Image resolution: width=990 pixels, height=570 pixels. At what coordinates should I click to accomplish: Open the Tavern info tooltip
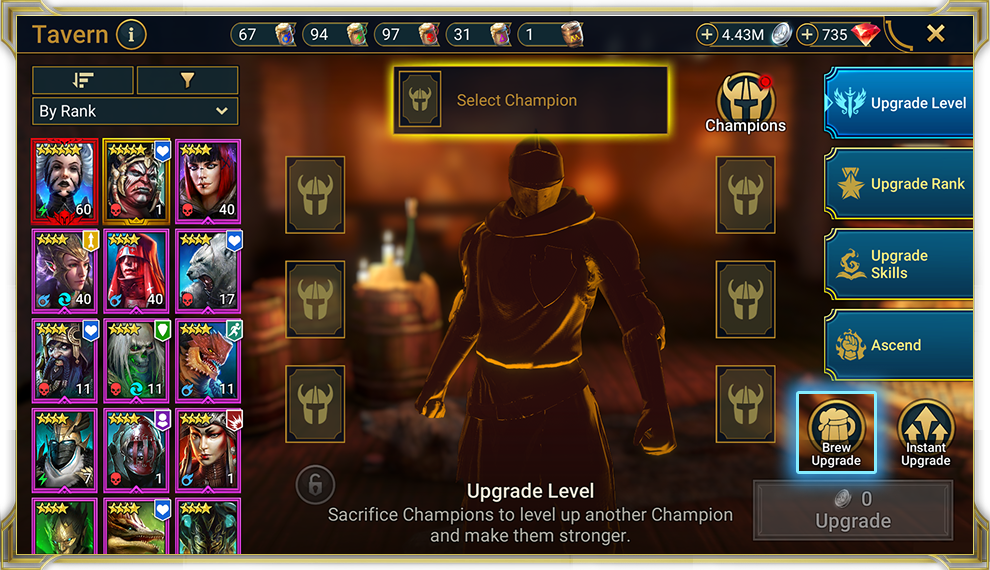coord(131,35)
